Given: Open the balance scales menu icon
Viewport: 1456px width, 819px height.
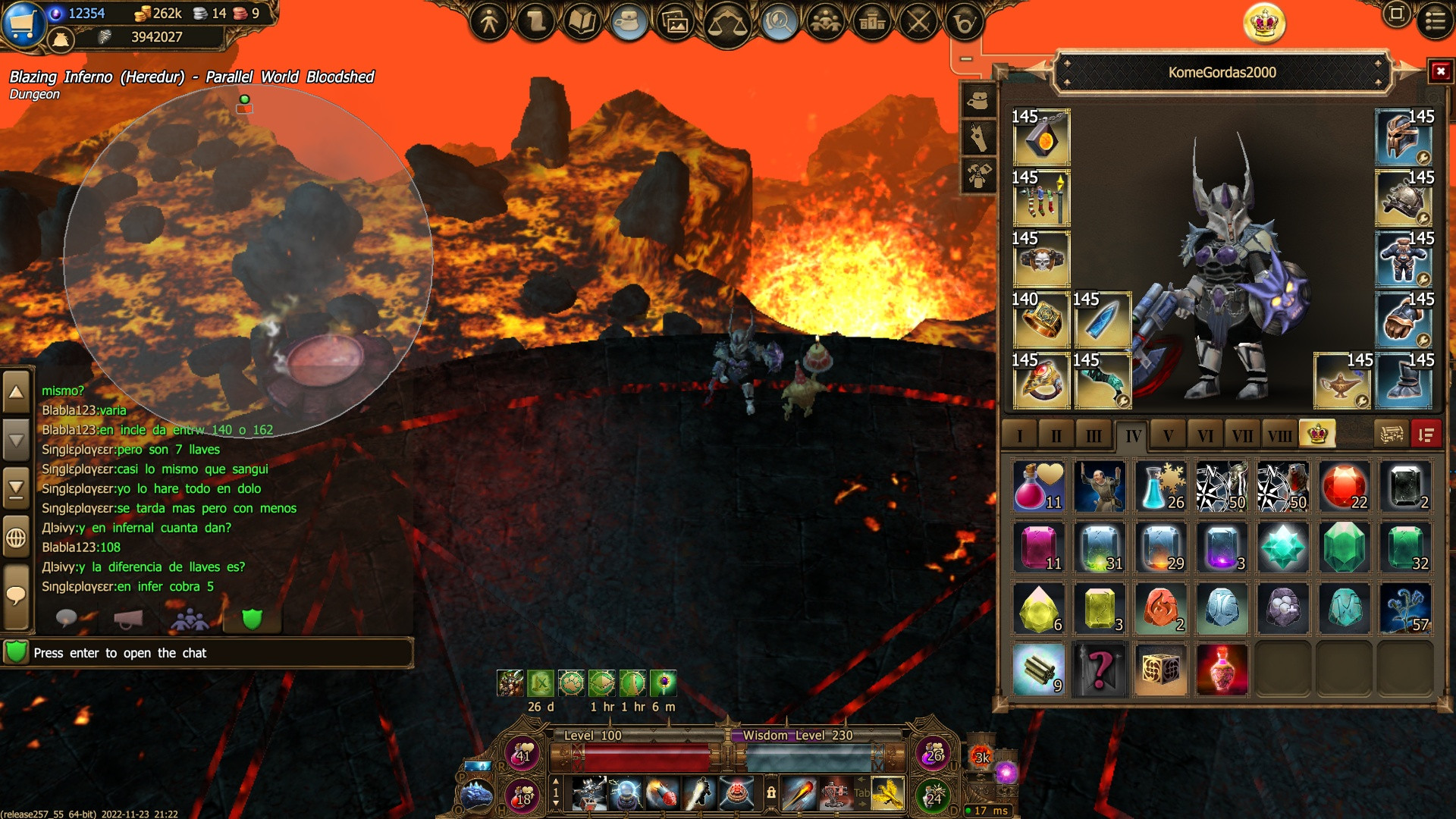Looking at the screenshot, I should (x=726, y=23).
